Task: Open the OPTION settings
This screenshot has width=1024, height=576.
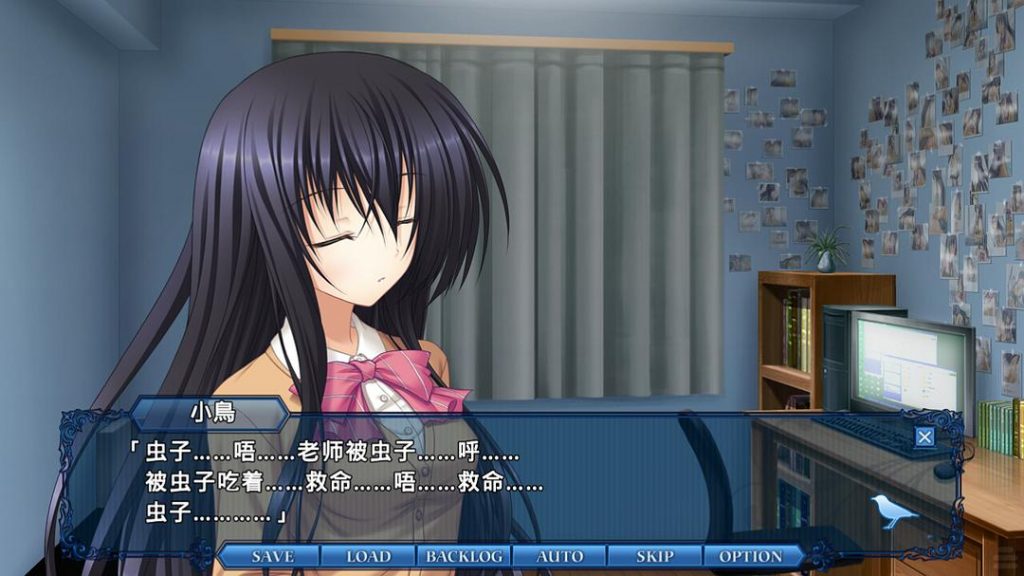Action: [751, 556]
